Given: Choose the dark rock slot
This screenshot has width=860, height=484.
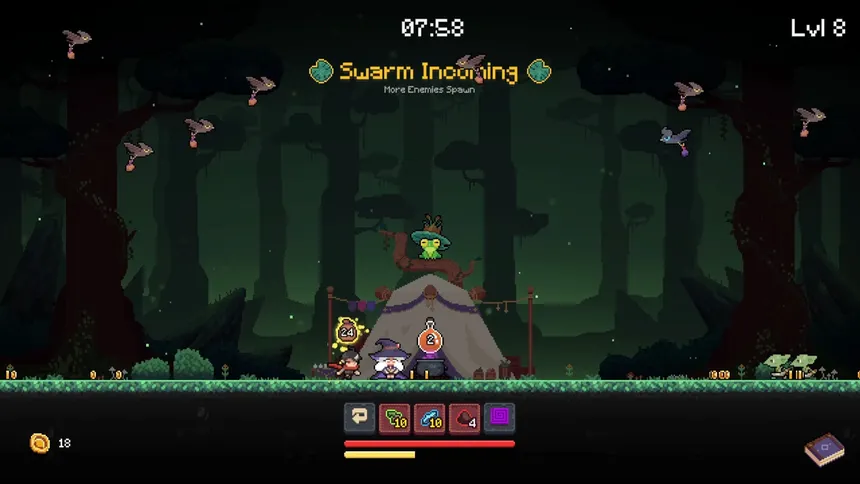Looking at the screenshot, I should [x=464, y=418].
